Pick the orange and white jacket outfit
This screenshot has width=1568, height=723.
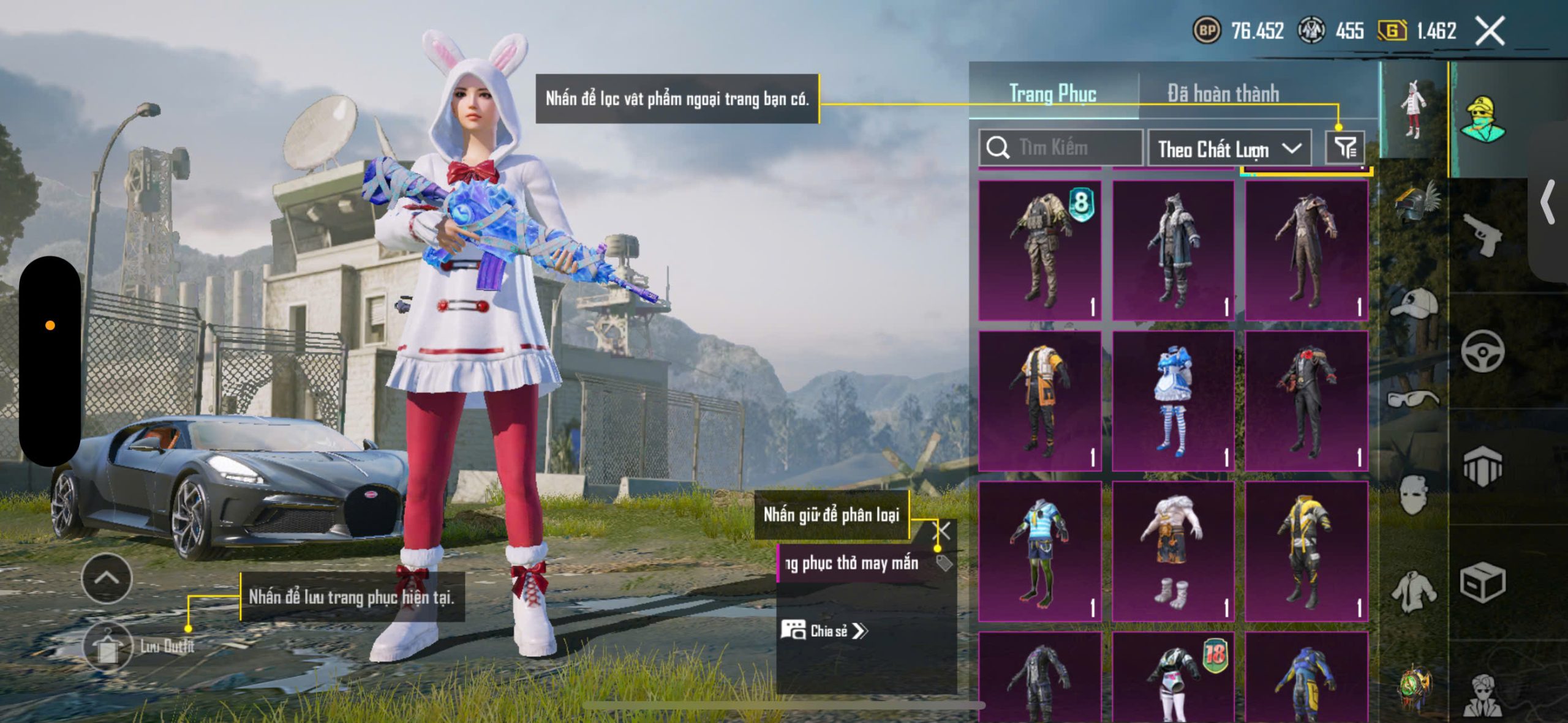click(1040, 401)
